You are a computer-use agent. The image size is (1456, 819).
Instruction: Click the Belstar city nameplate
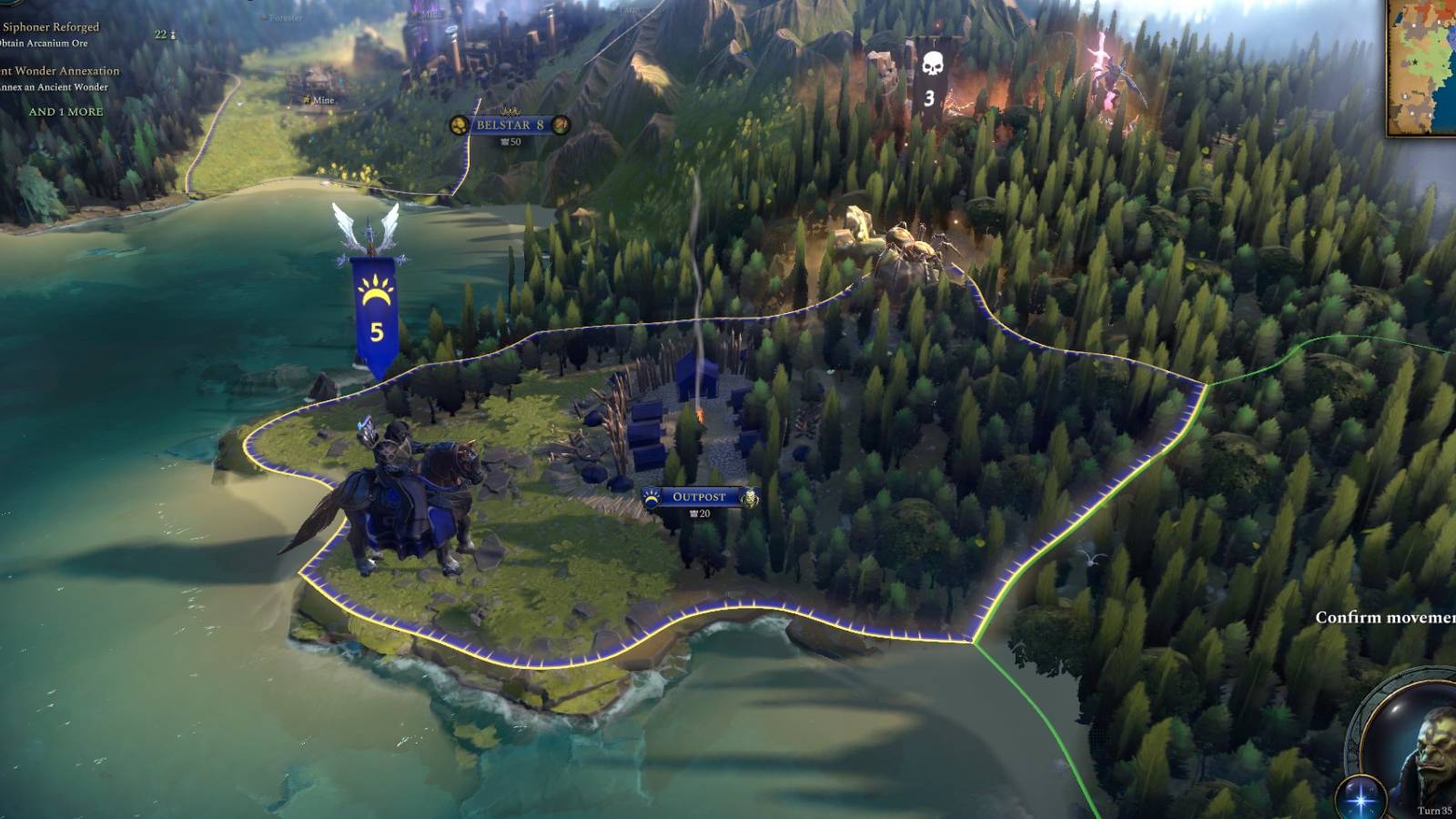(x=510, y=126)
